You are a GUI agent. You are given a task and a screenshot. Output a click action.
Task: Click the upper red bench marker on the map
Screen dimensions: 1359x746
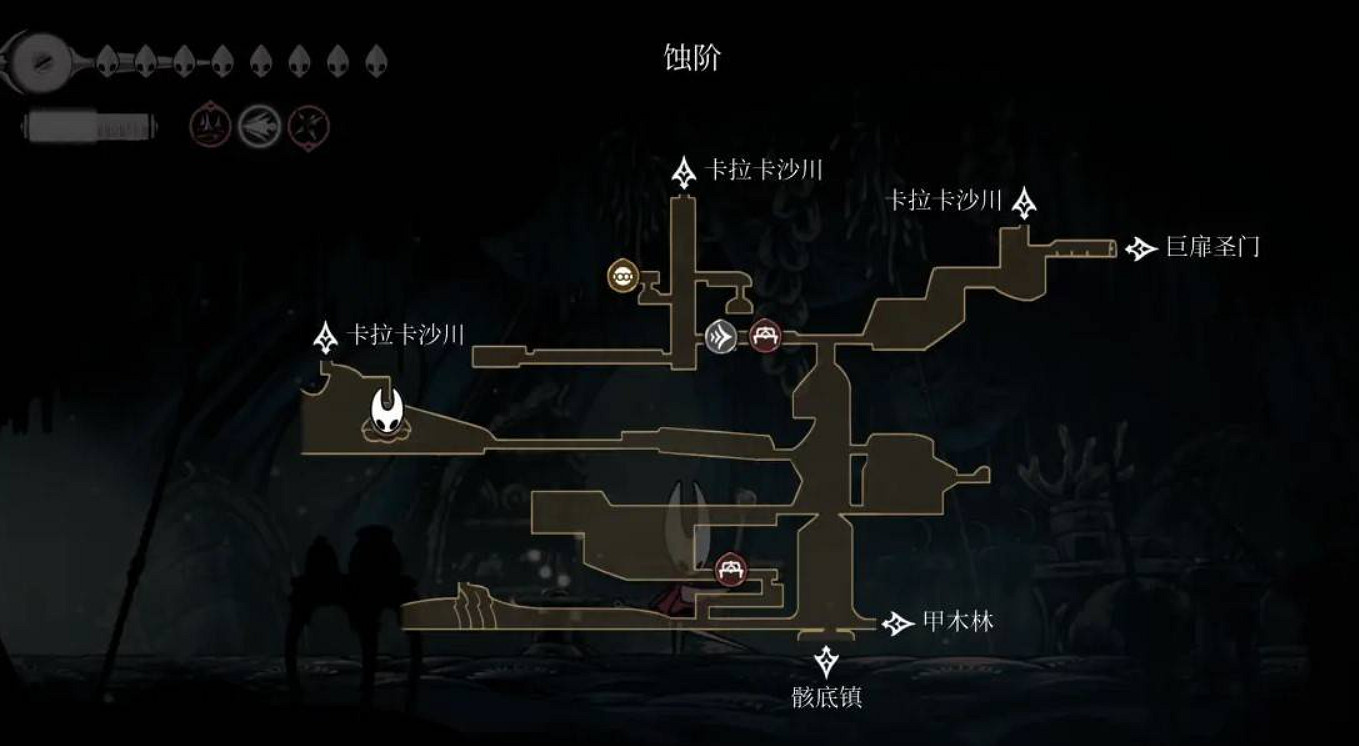pos(765,335)
